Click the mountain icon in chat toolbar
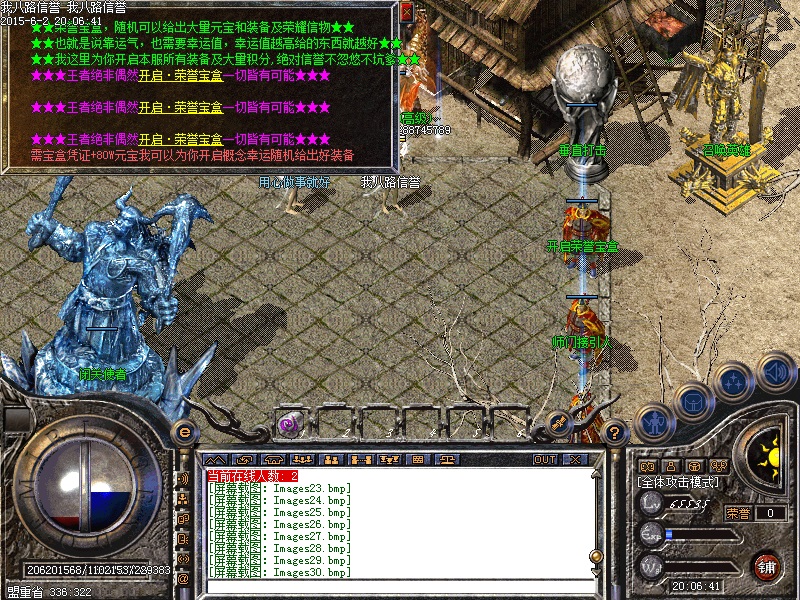 click(x=215, y=459)
